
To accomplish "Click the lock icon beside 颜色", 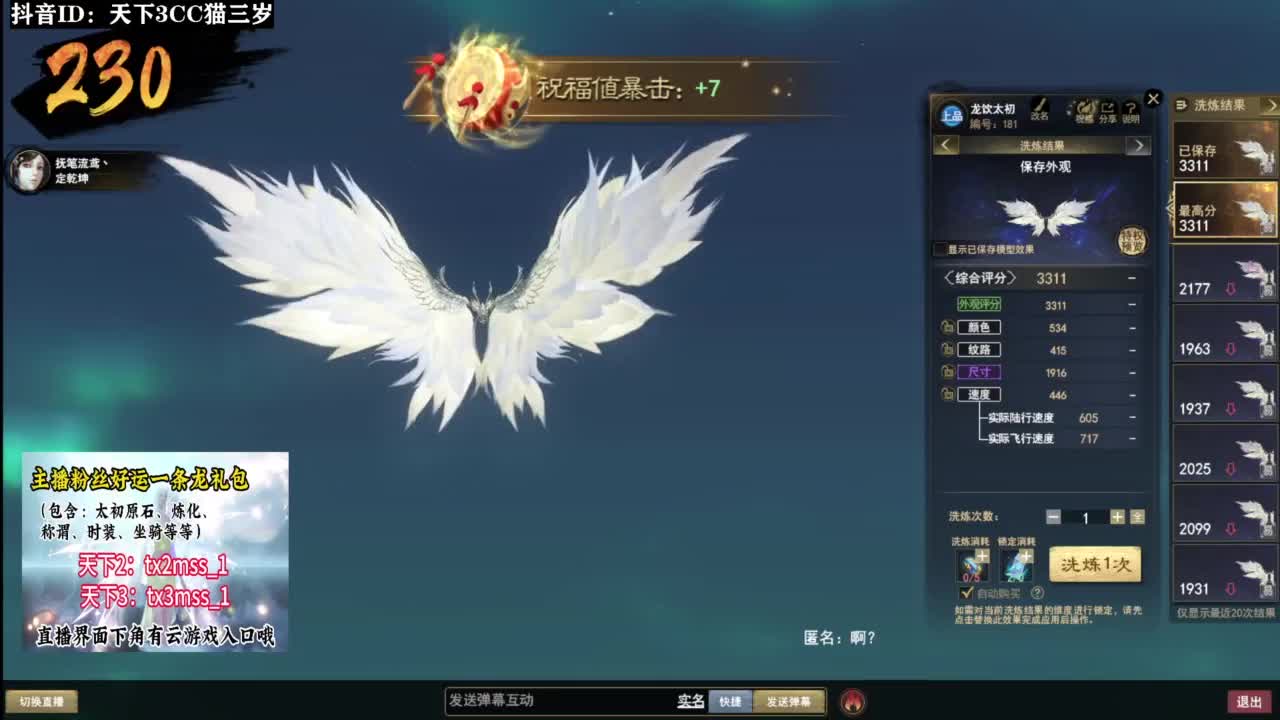I will point(947,327).
